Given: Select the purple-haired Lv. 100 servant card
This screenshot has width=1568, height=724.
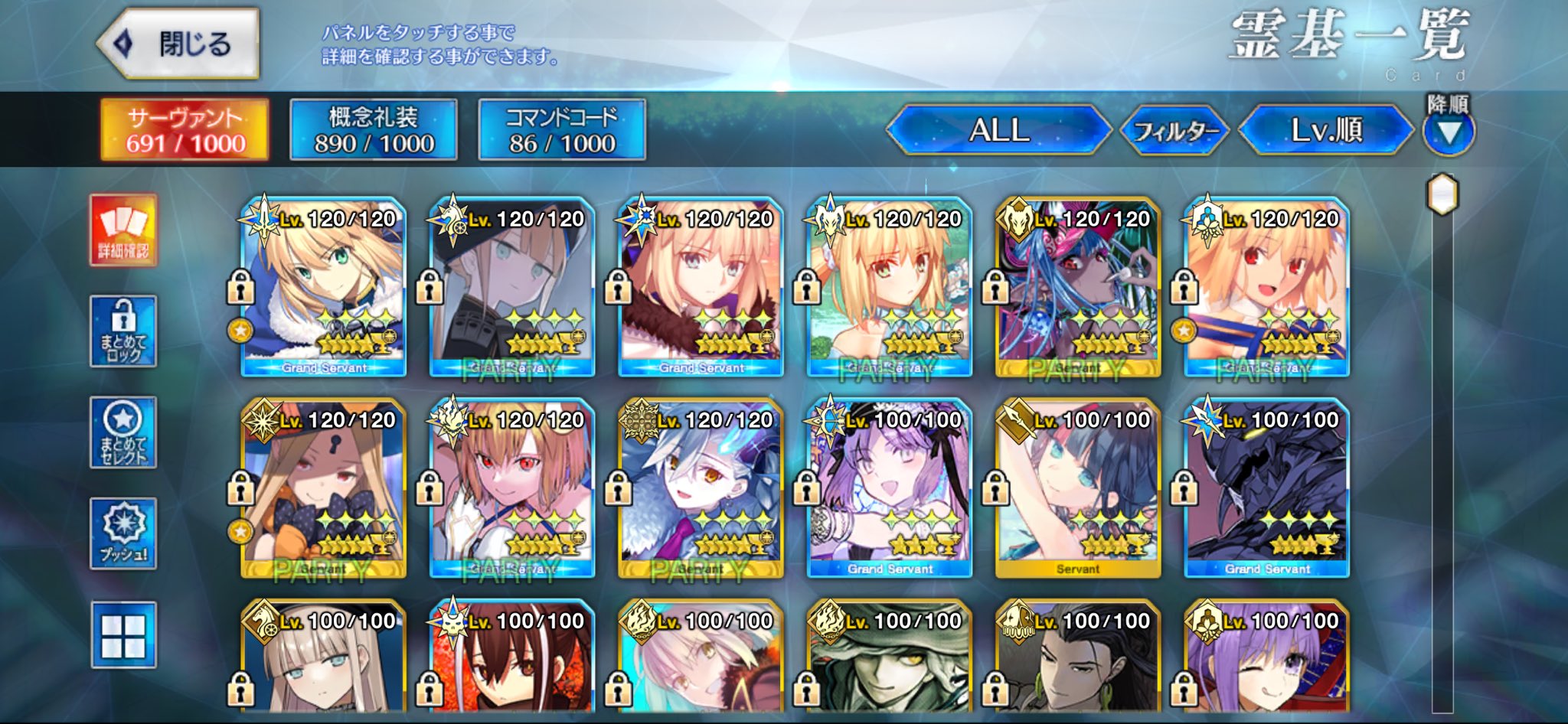Looking at the screenshot, I should tap(890, 488).
